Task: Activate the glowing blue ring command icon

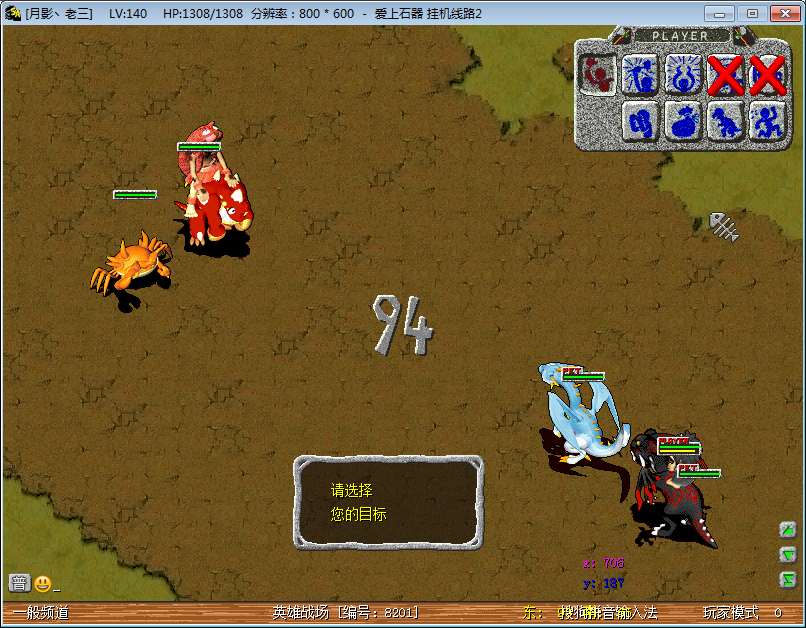Action: (x=683, y=73)
